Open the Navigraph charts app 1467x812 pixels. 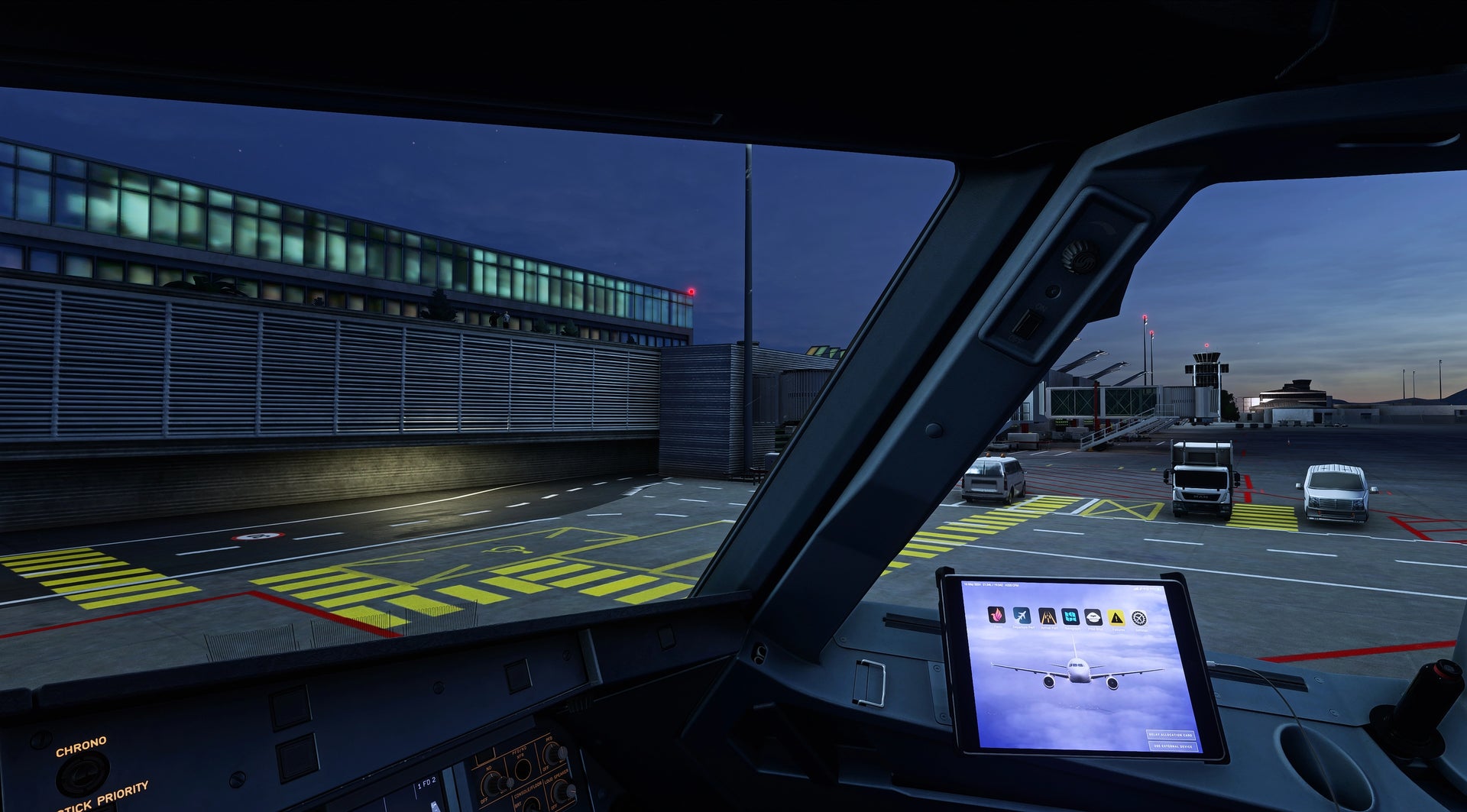pos(1070,616)
